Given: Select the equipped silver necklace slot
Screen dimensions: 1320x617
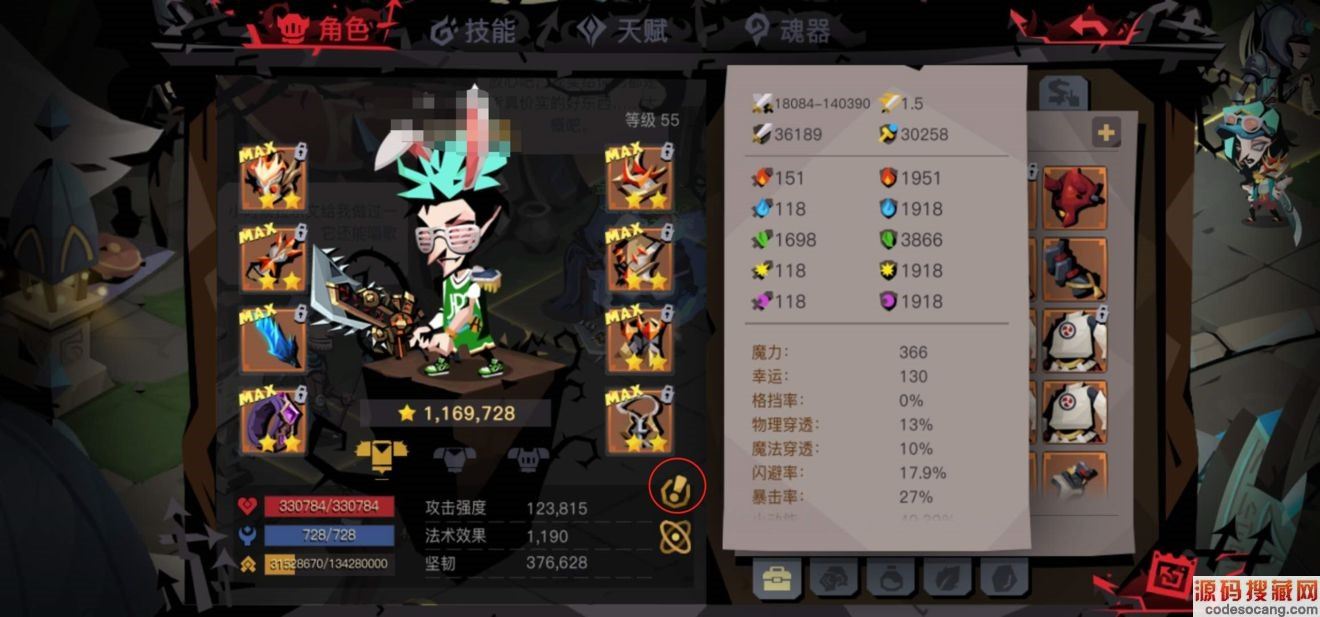Looking at the screenshot, I should click(x=638, y=420).
